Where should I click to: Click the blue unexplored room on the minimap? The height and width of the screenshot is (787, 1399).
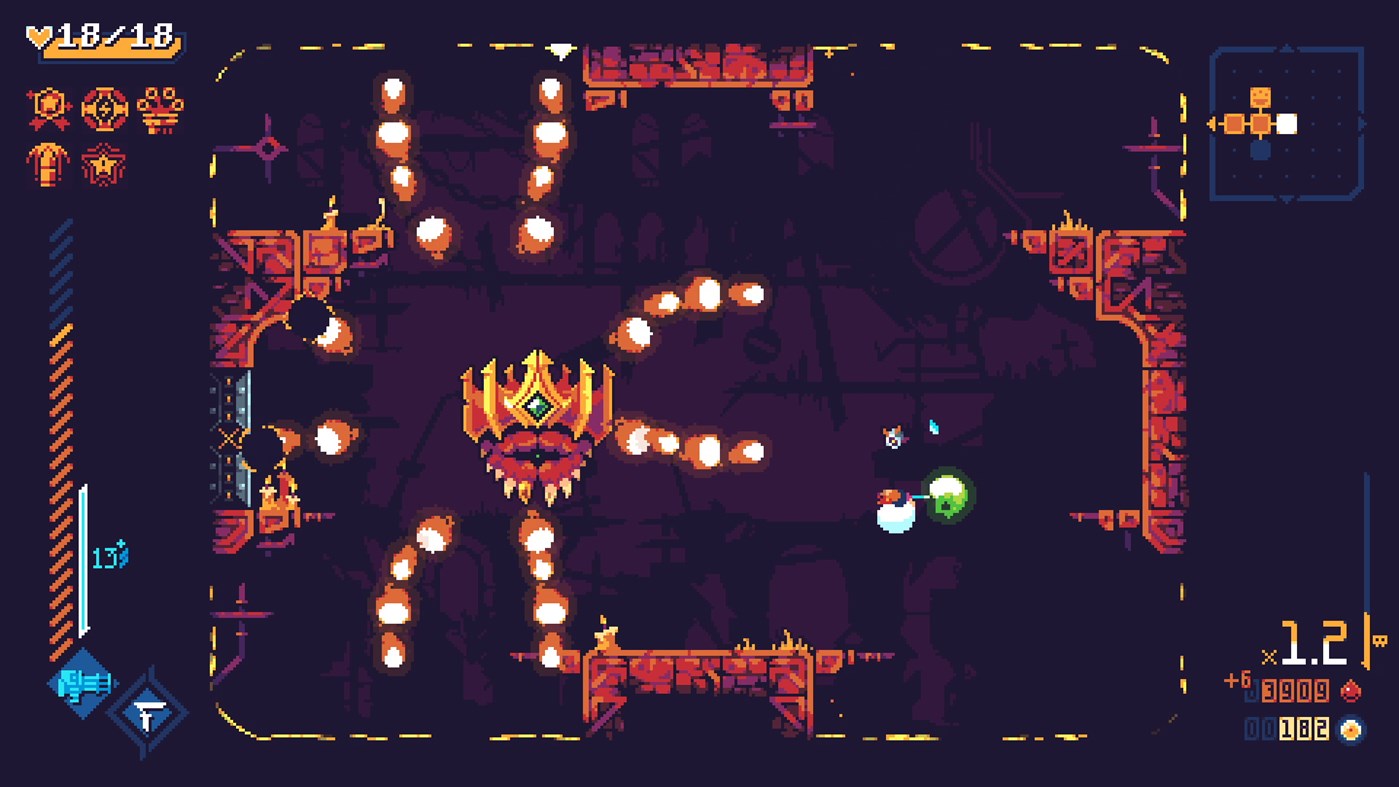coord(1259,149)
